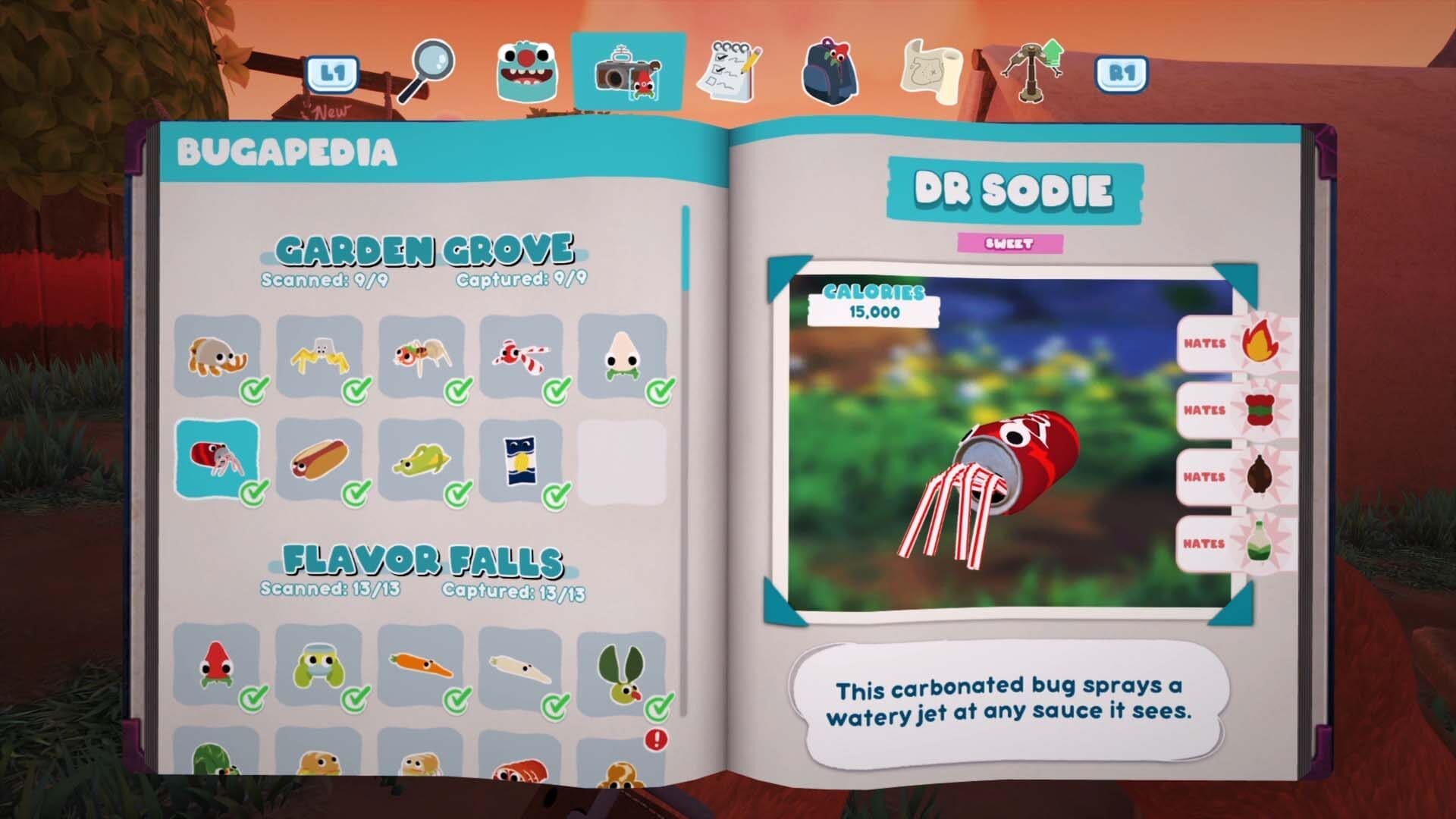Pick the orange carrot bug entry

tap(420, 665)
